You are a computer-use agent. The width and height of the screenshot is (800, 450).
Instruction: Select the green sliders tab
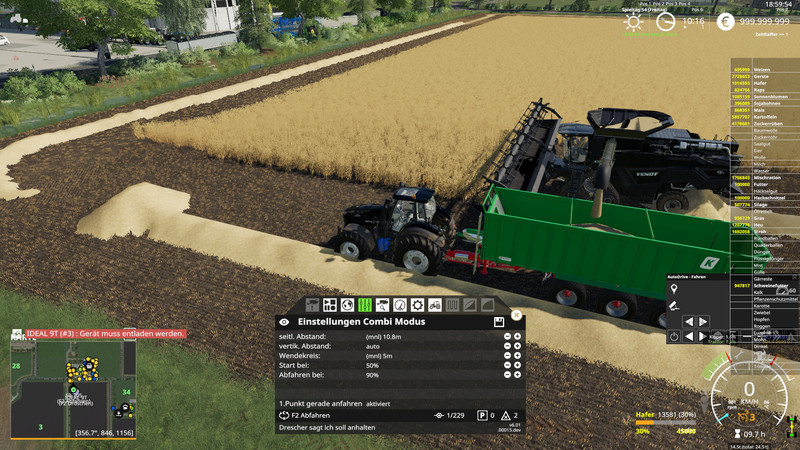pyautogui.click(x=365, y=304)
